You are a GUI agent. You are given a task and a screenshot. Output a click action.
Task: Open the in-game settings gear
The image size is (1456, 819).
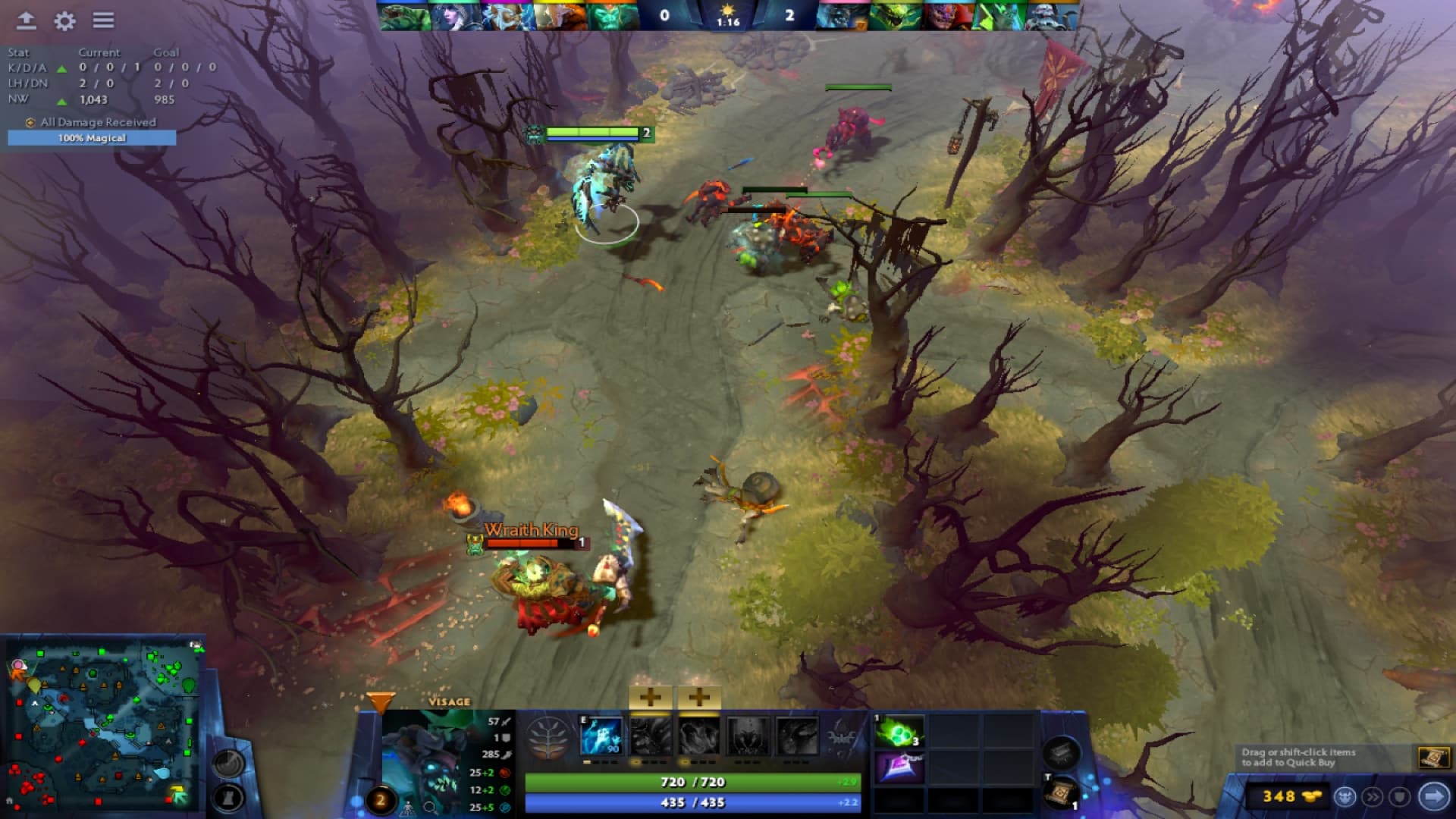(x=64, y=21)
